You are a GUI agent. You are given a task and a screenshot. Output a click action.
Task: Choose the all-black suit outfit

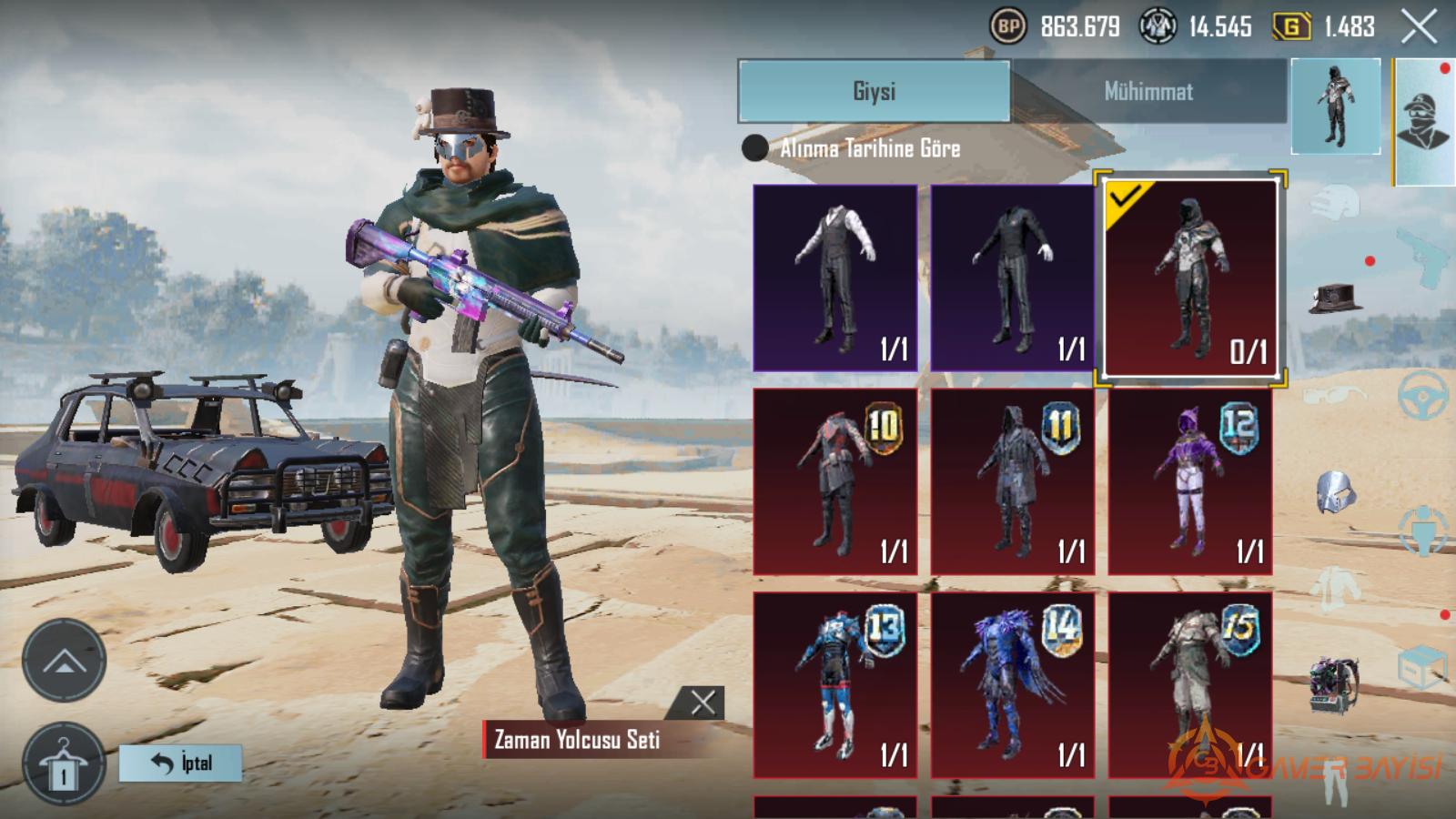tap(1012, 278)
